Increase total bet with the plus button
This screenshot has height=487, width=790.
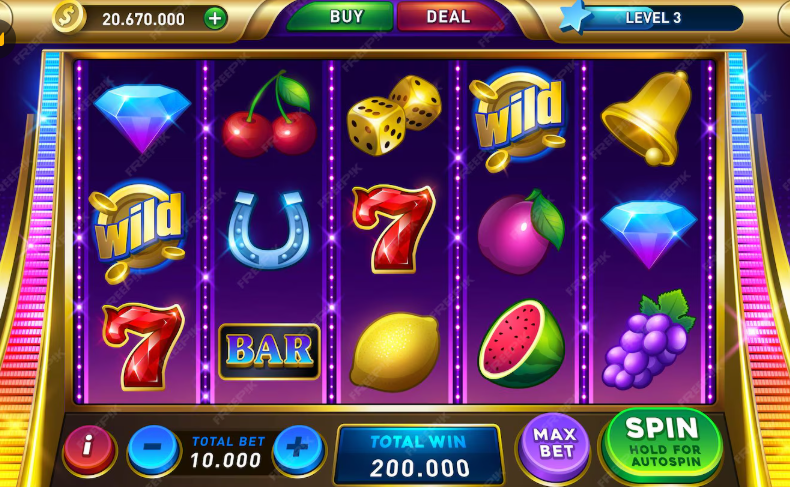click(x=298, y=447)
